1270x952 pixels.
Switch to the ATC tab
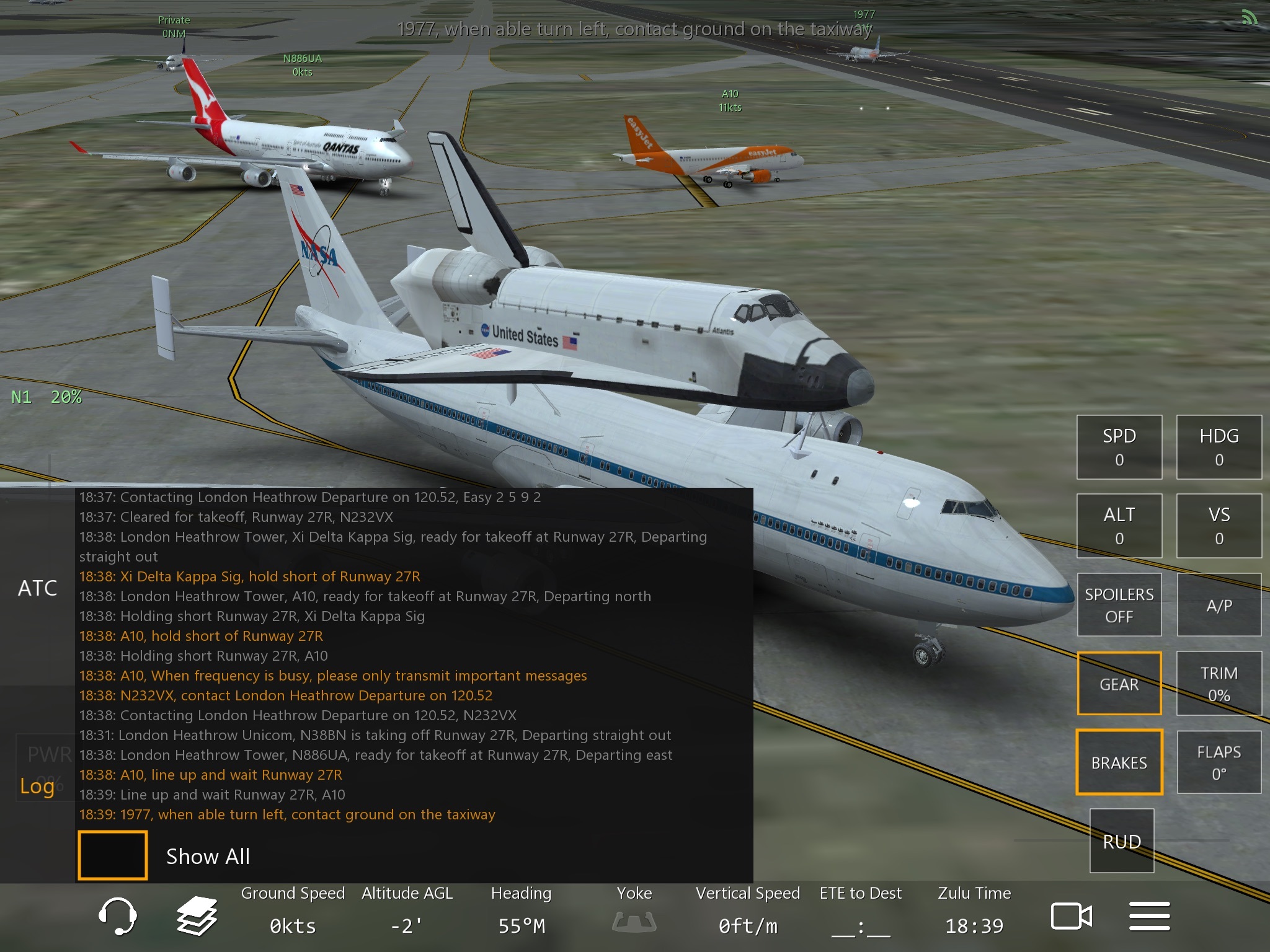(37, 588)
